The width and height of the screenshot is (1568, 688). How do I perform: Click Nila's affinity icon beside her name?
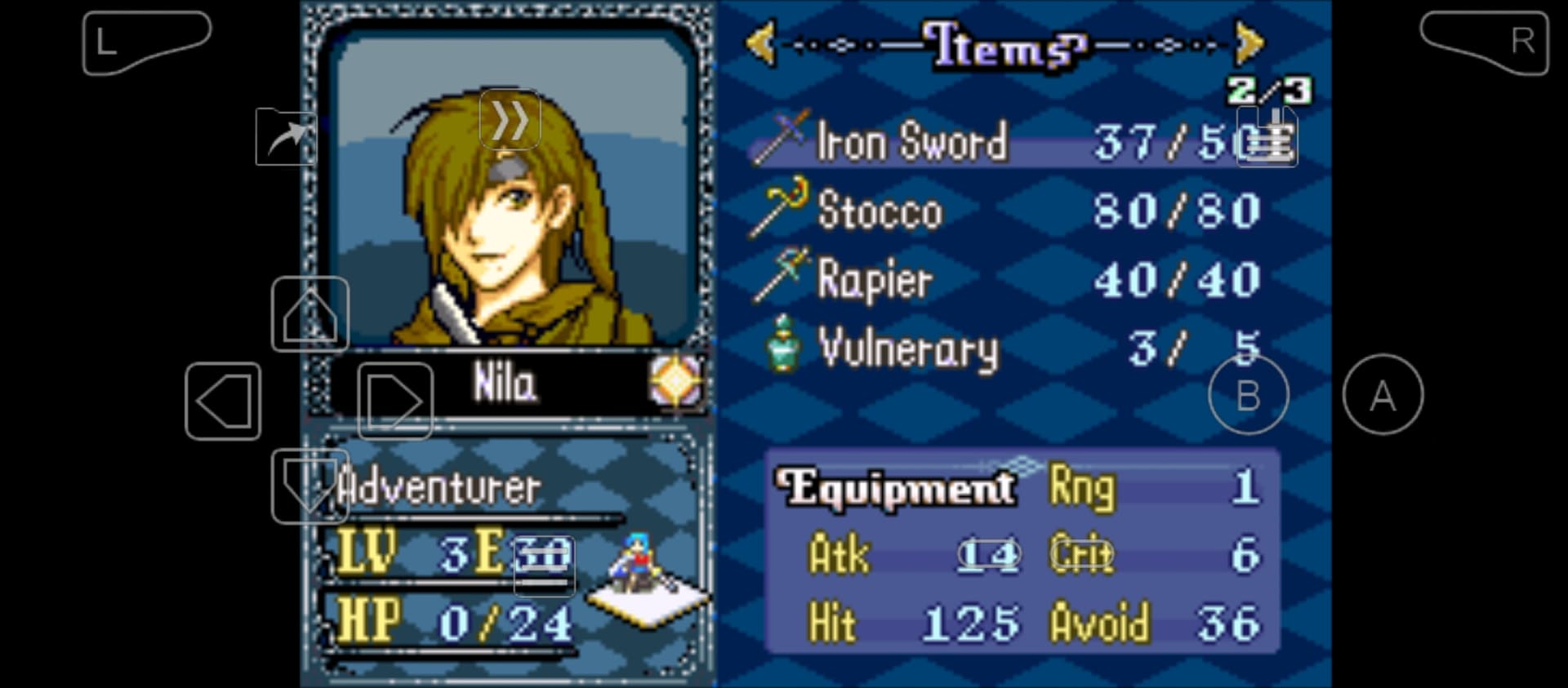(675, 381)
